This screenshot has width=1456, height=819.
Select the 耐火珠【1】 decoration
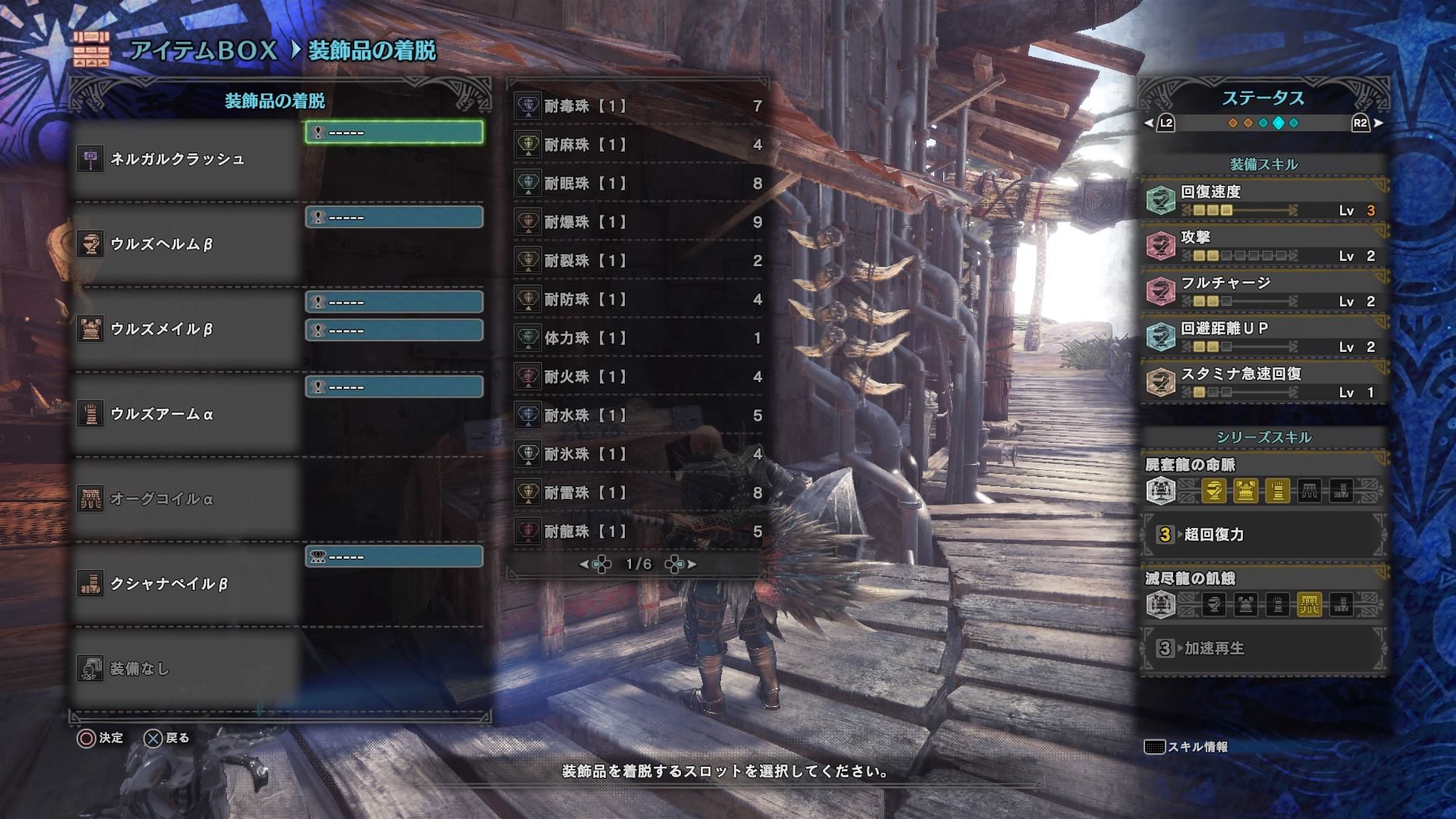point(637,377)
